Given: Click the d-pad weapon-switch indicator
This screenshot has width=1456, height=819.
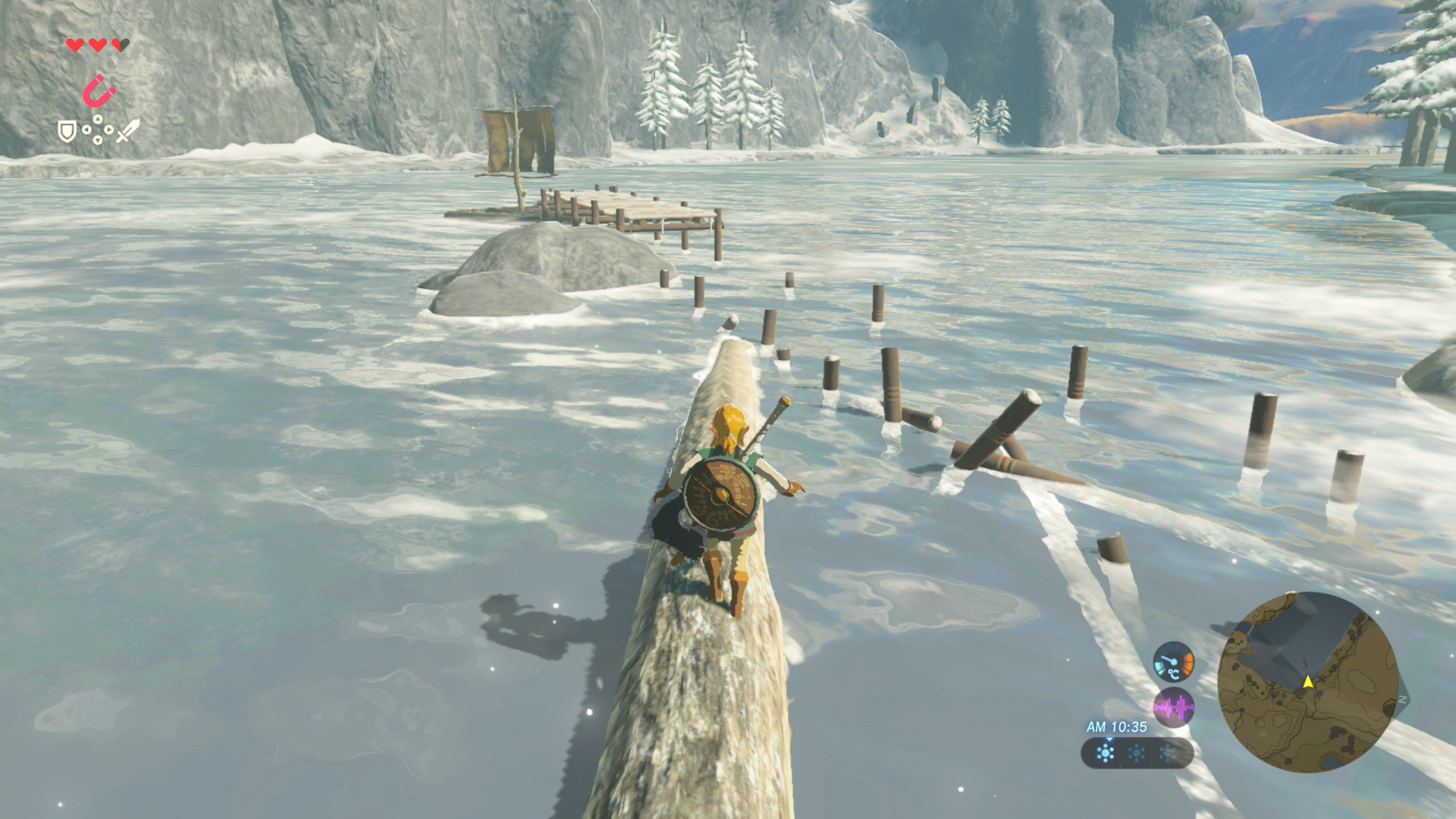Looking at the screenshot, I should [97, 128].
